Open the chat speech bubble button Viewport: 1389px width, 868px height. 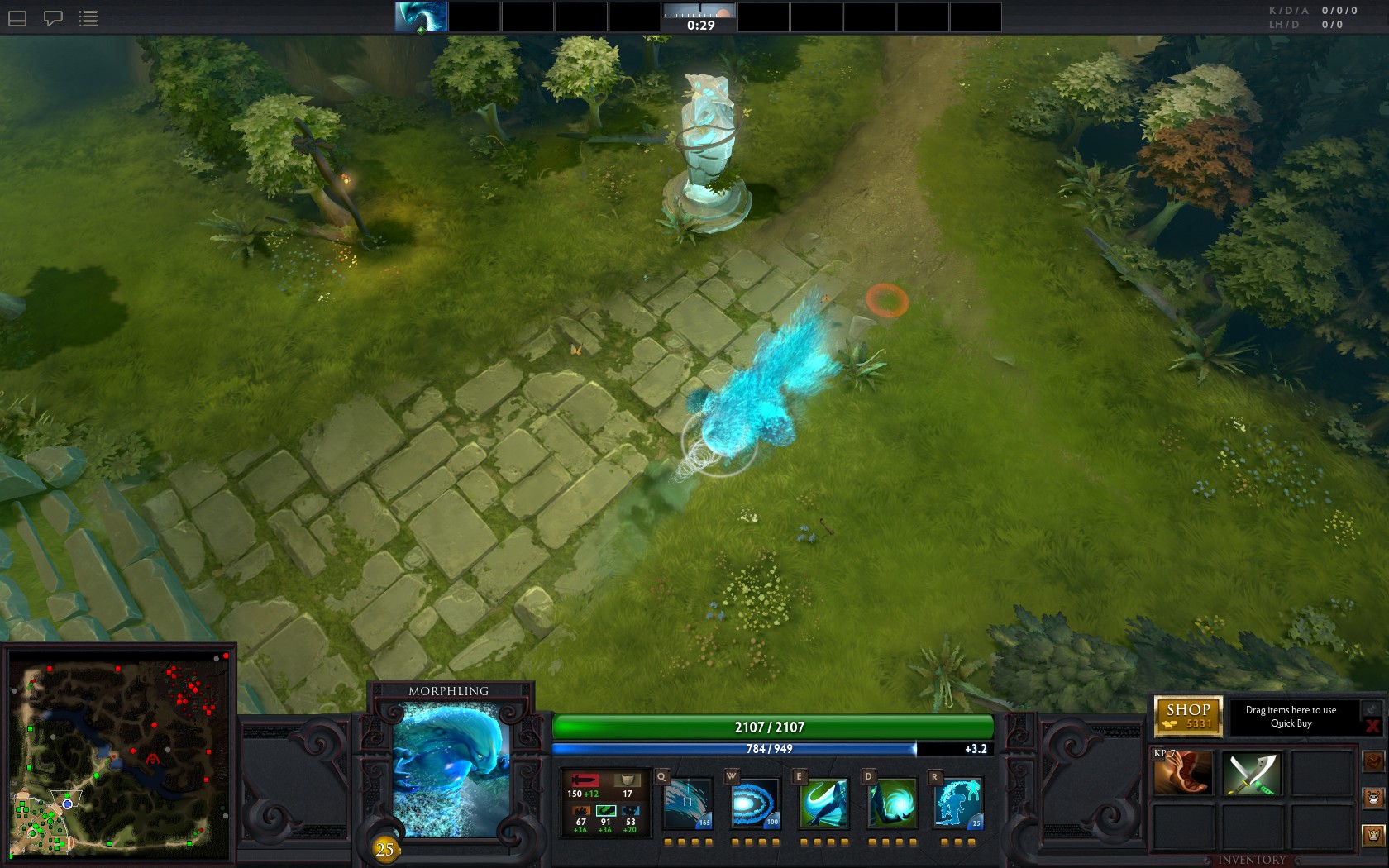53,18
